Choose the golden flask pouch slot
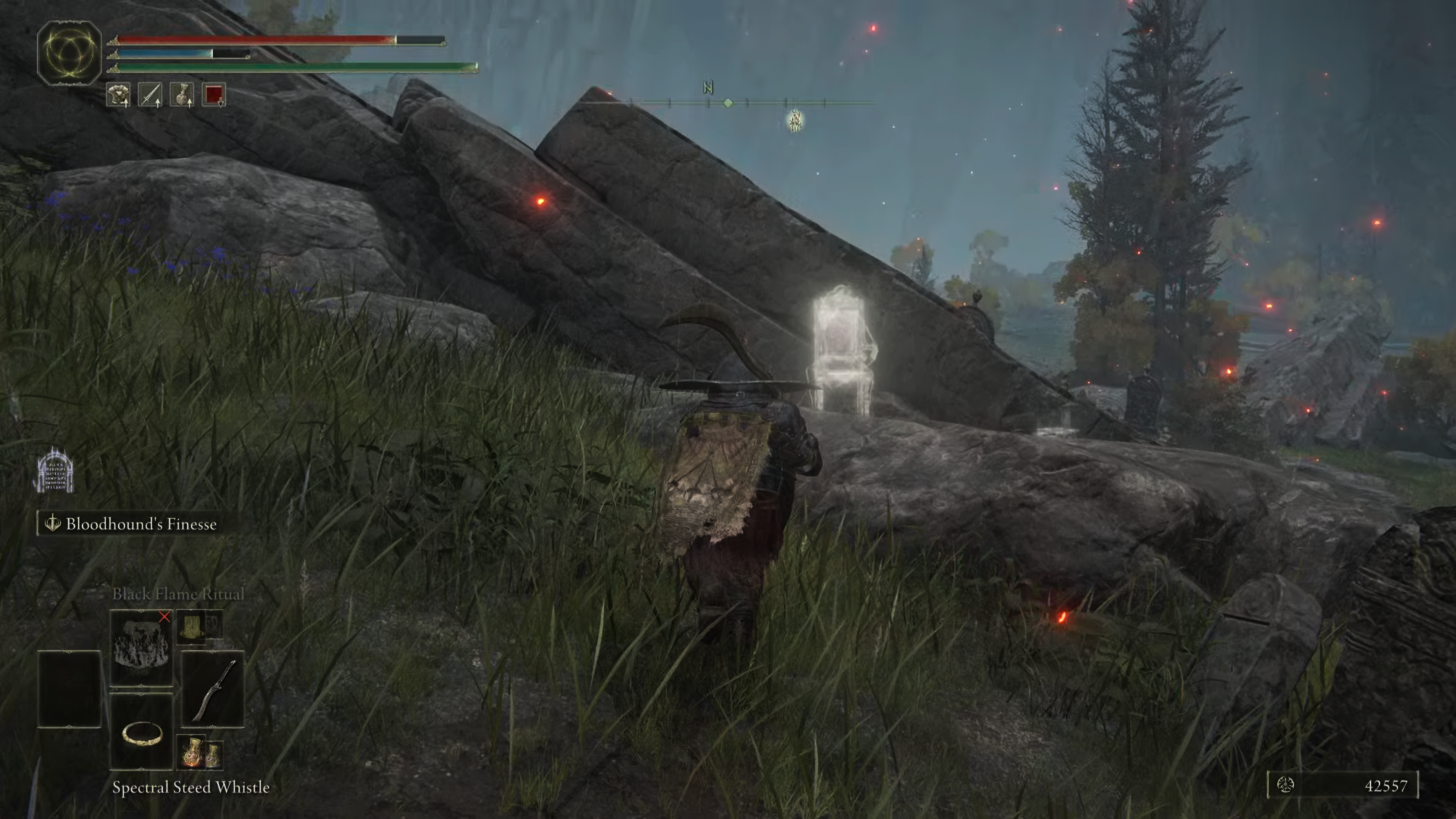Screen dimensions: 1456x819 pos(199,753)
